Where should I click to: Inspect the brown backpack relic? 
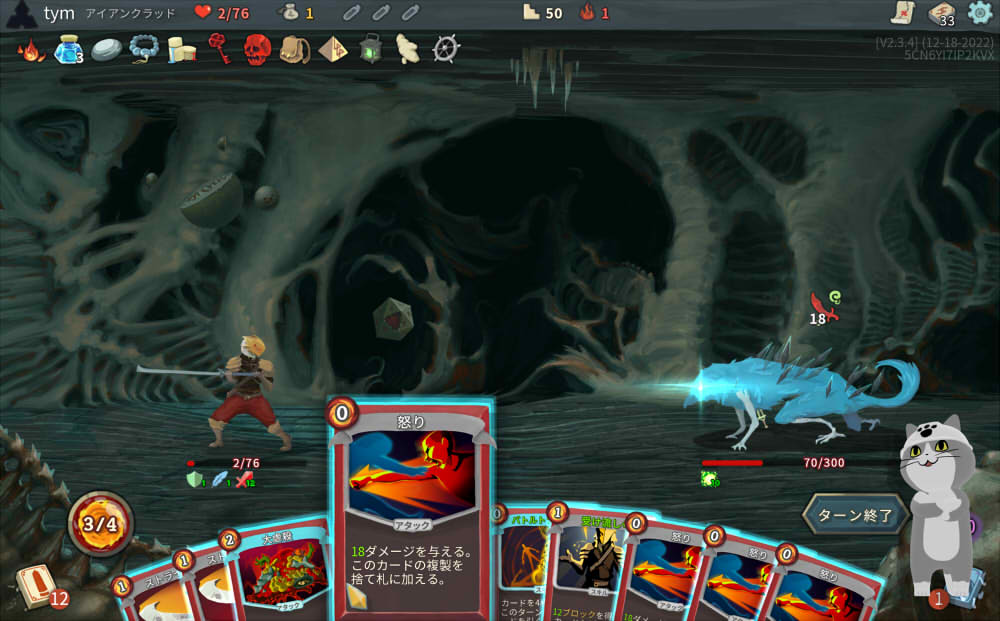(295, 49)
